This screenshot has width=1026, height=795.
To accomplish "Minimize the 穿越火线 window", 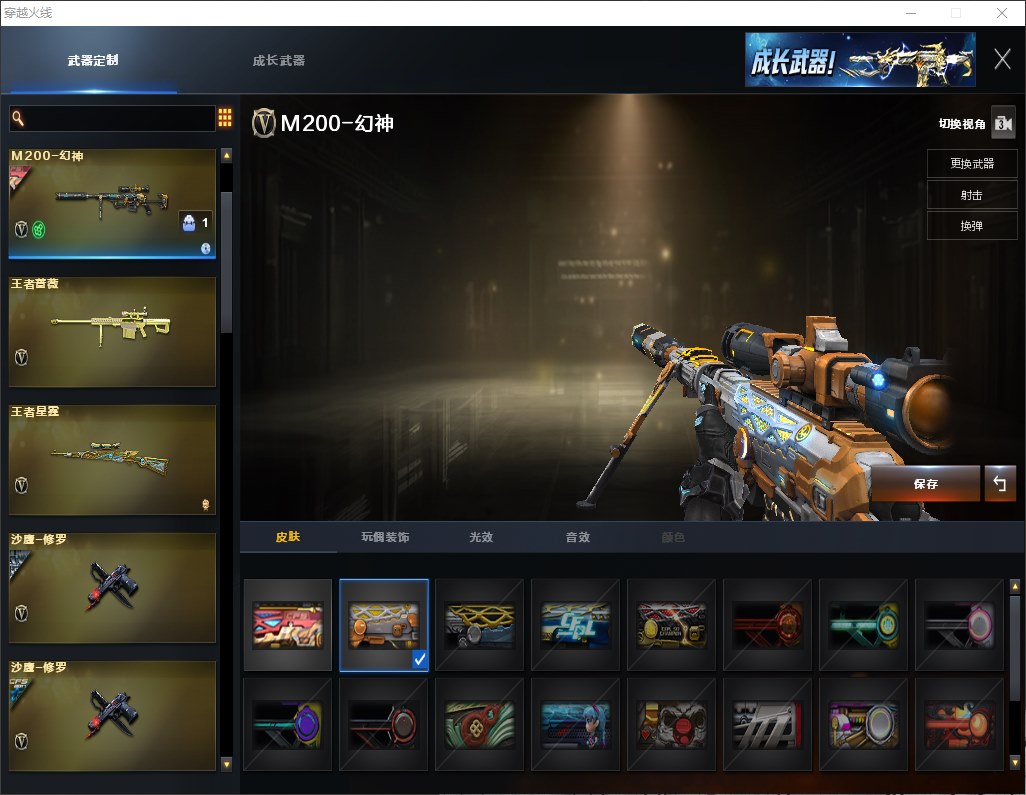I will 910,13.
